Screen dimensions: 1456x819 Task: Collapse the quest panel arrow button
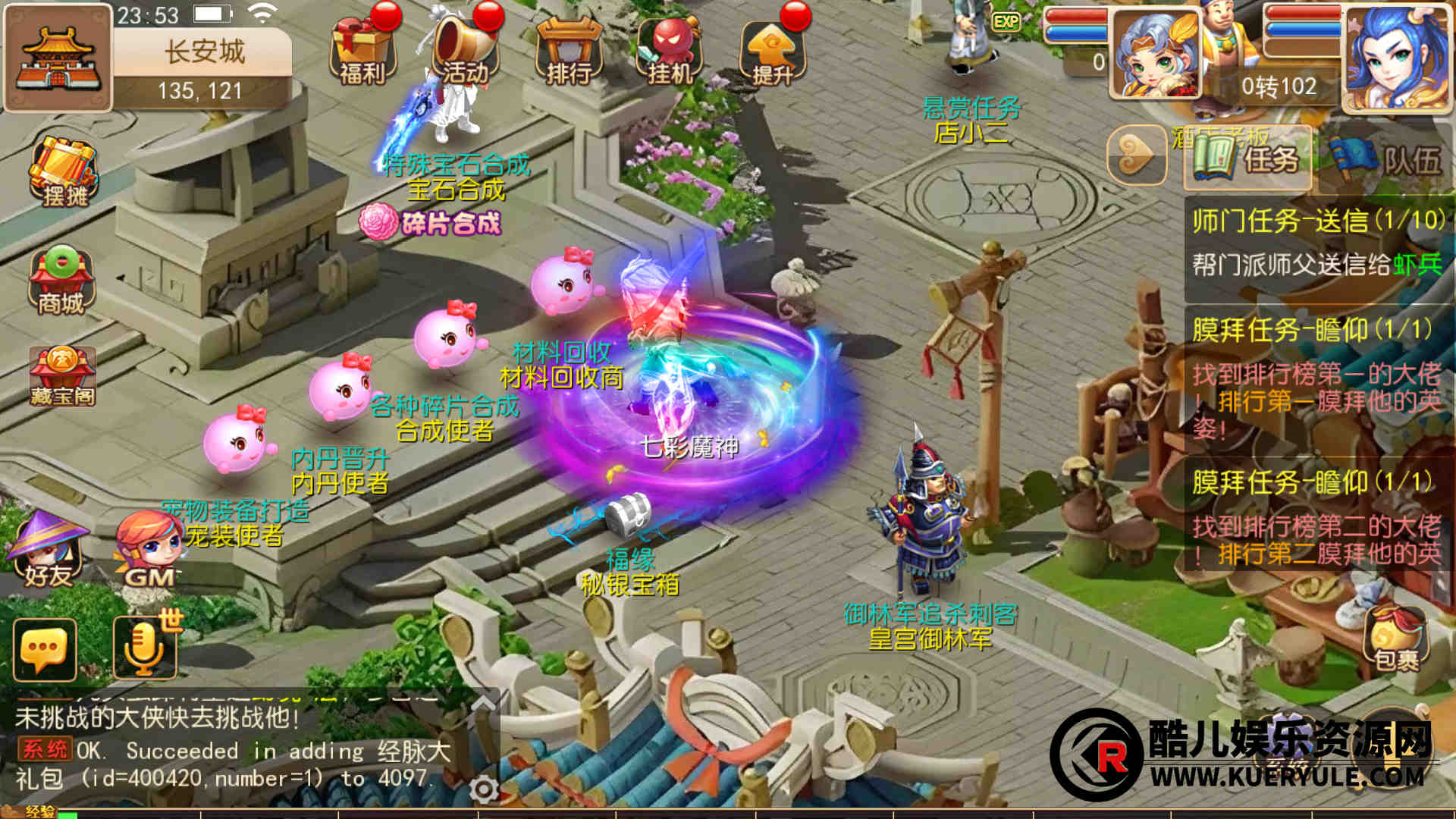(1135, 155)
